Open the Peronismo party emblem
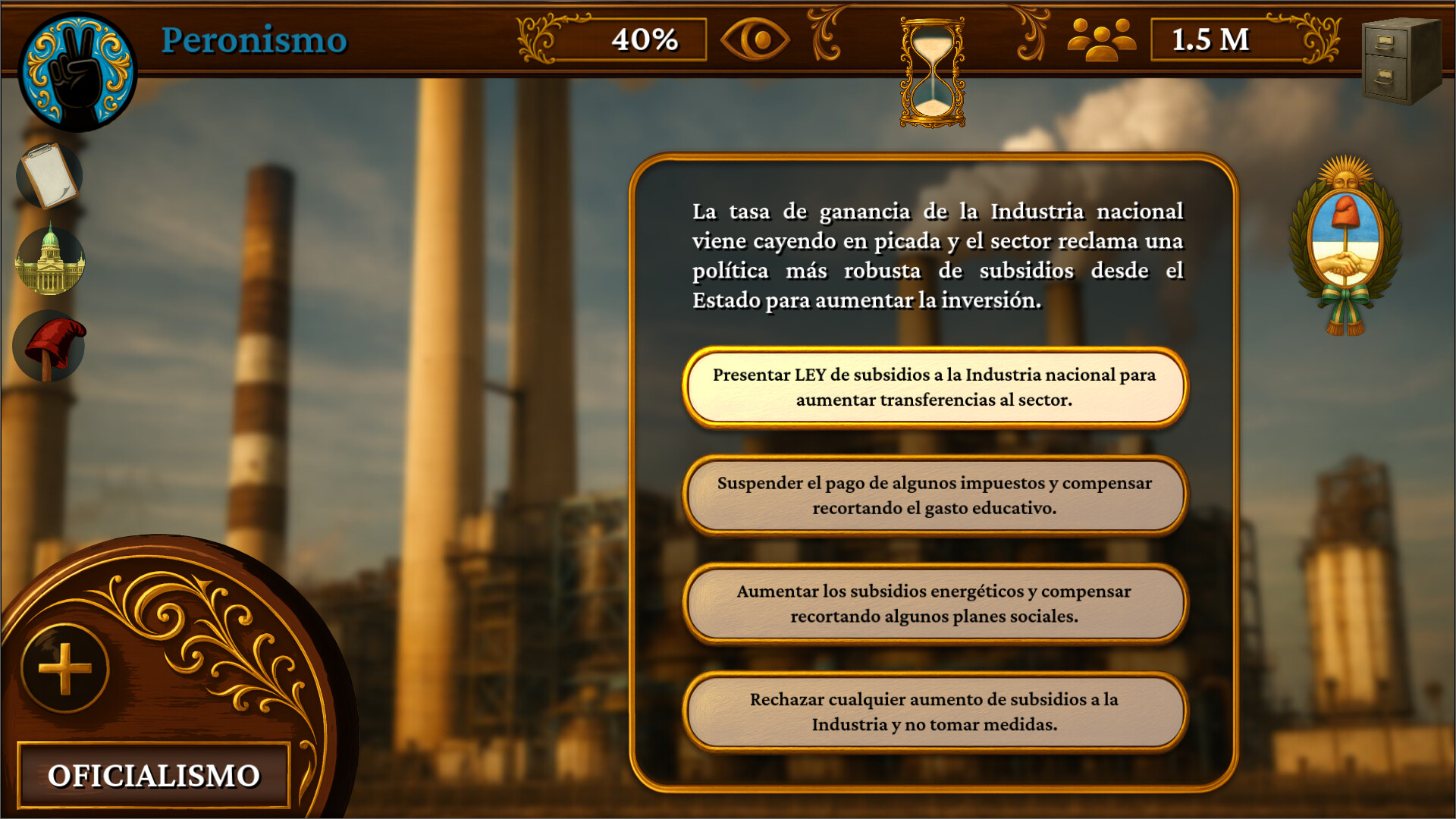The width and height of the screenshot is (1456, 819). coord(77,71)
